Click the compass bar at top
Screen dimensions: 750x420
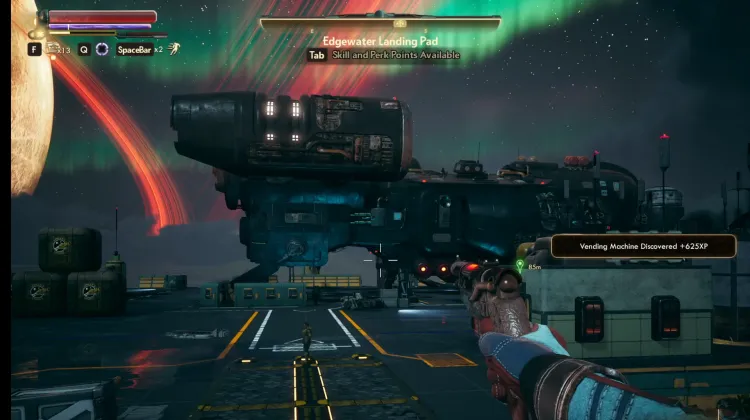click(380, 22)
